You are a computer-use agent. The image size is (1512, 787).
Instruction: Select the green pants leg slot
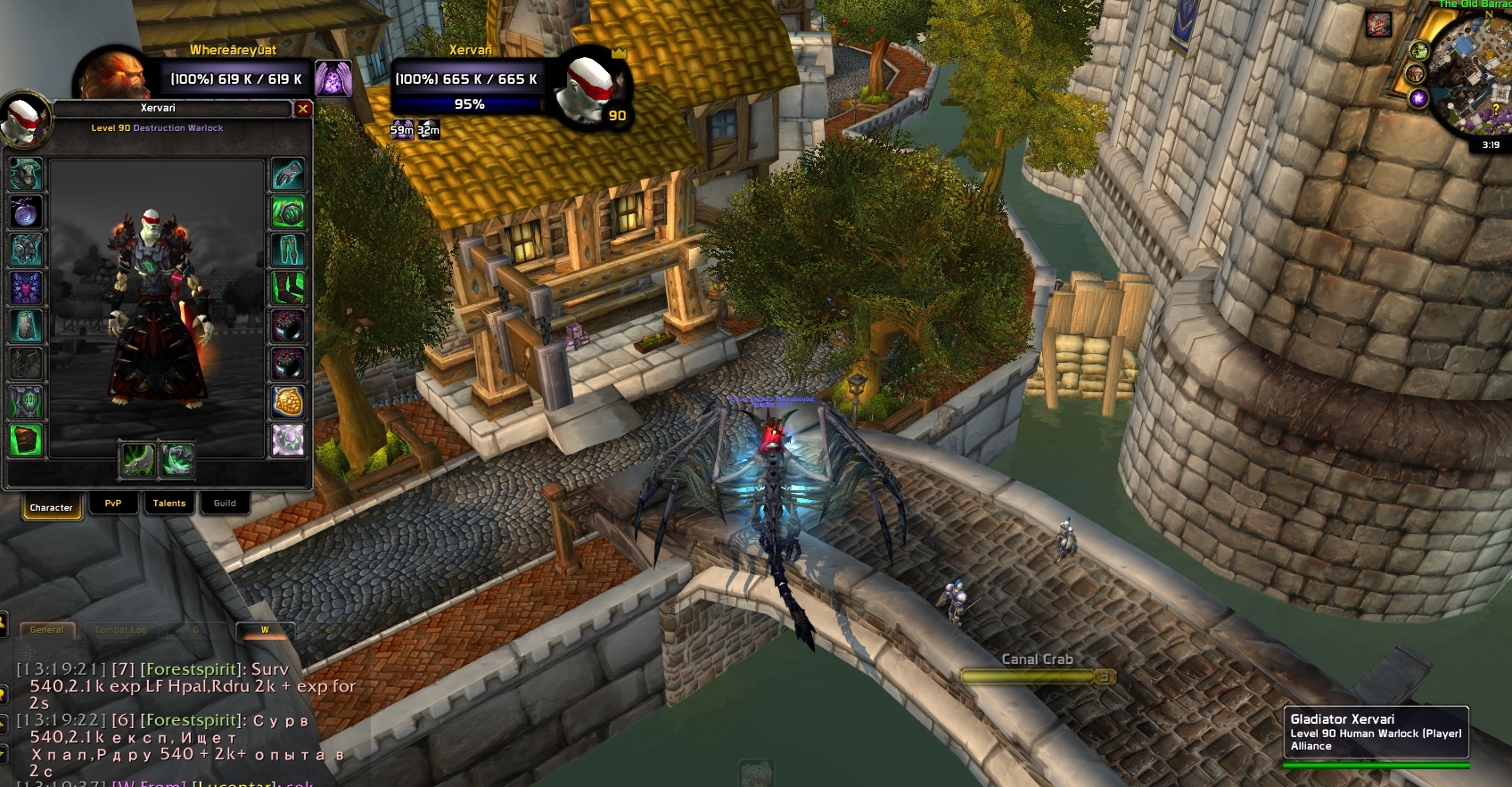pos(288,250)
